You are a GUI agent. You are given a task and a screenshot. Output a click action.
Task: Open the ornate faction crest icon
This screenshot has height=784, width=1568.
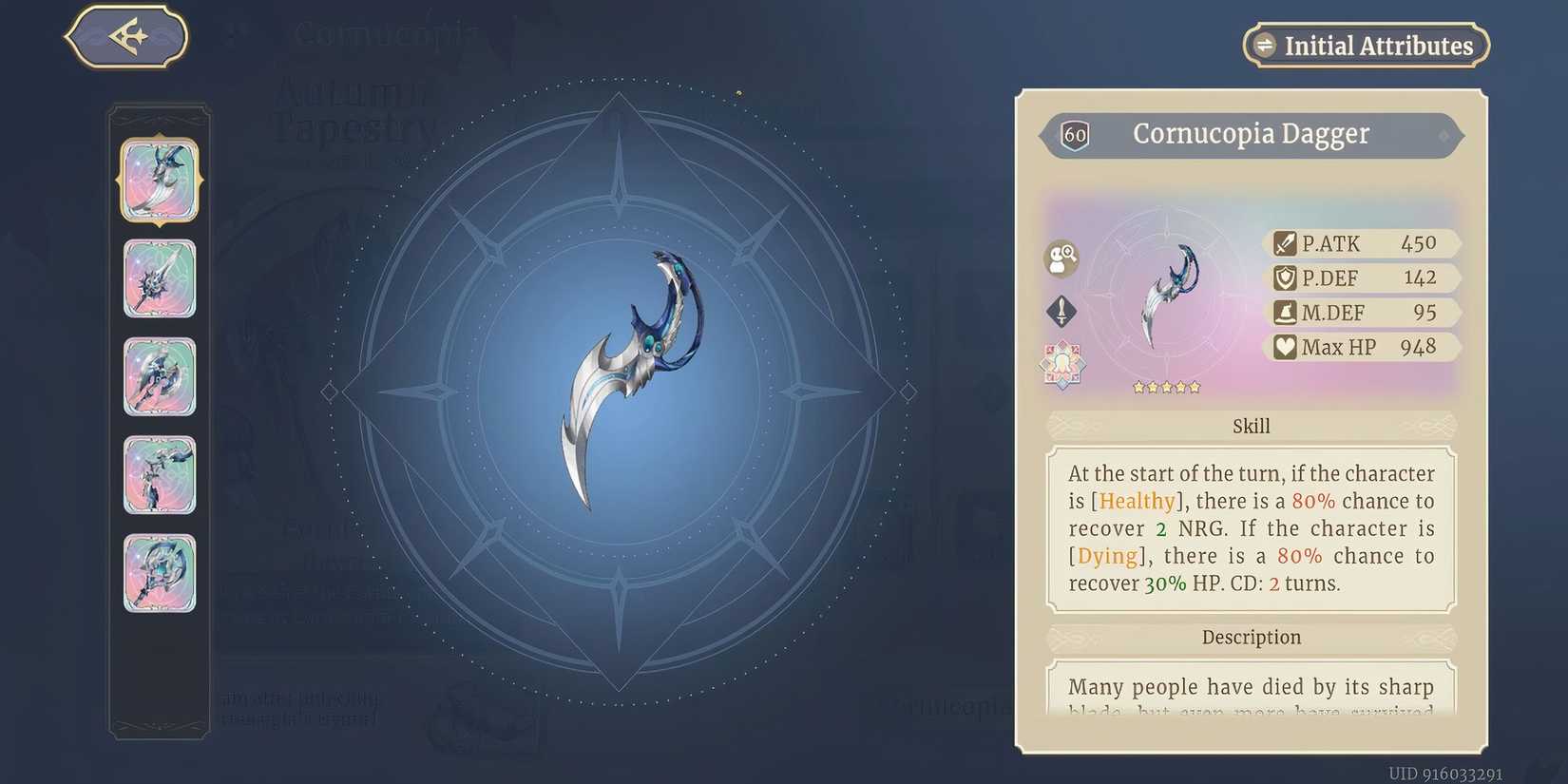coord(1061,364)
